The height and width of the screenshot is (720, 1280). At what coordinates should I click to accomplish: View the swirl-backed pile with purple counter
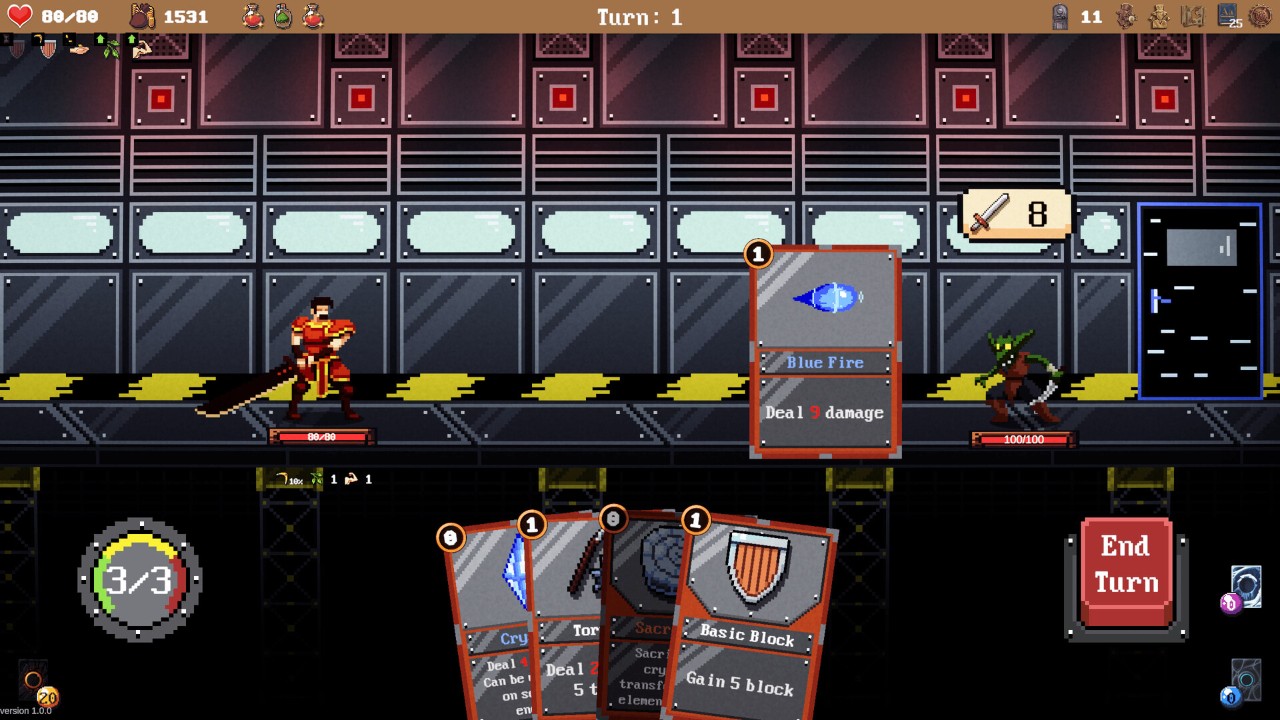point(1245,586)
